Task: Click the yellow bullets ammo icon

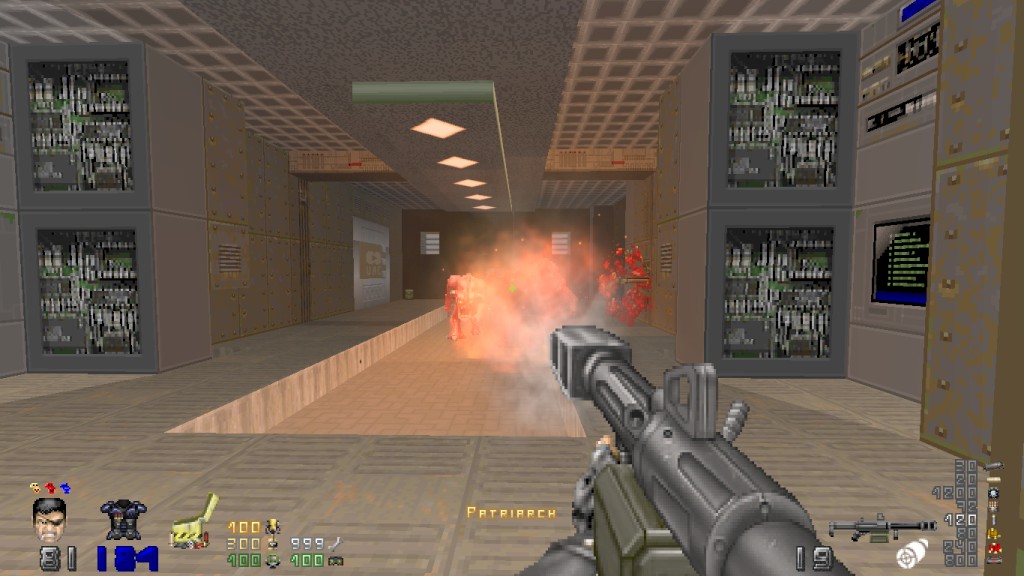Action: 993,533
